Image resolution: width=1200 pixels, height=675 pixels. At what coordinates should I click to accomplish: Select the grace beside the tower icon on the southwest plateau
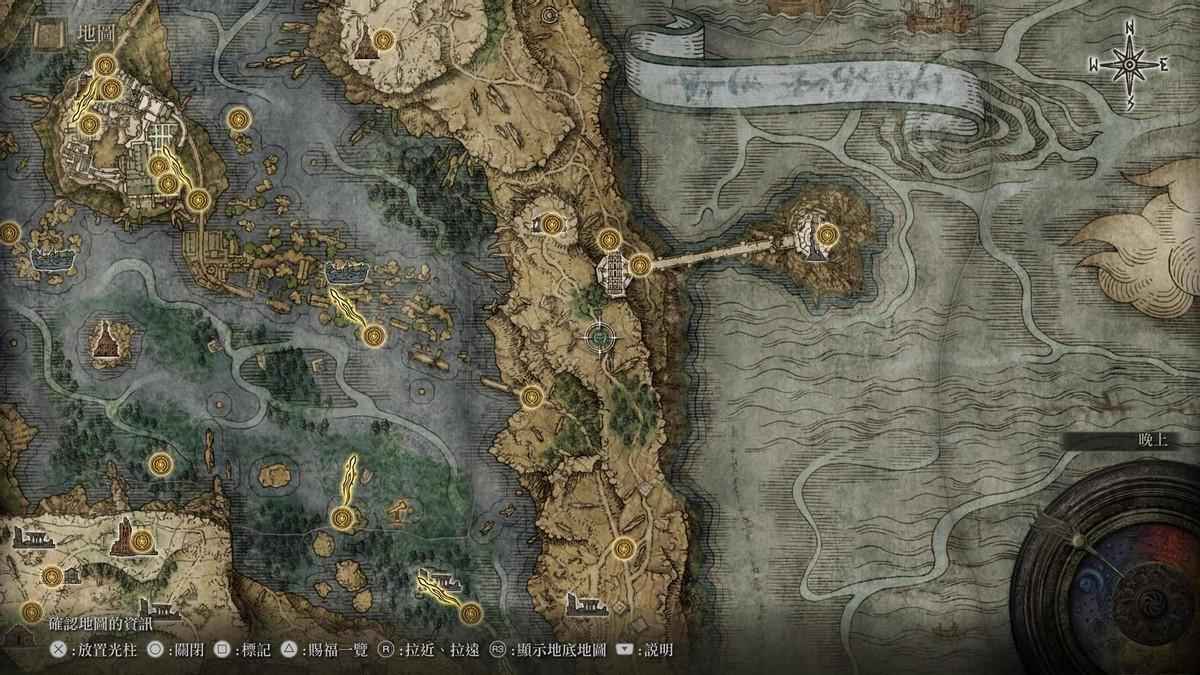coord(141,541)
